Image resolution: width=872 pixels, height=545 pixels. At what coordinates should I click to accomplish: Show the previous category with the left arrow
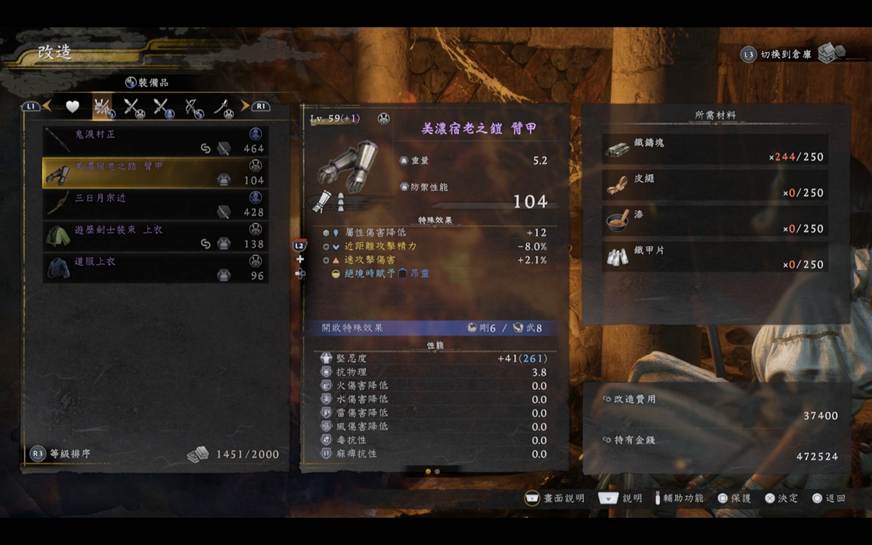click(46, 105)
